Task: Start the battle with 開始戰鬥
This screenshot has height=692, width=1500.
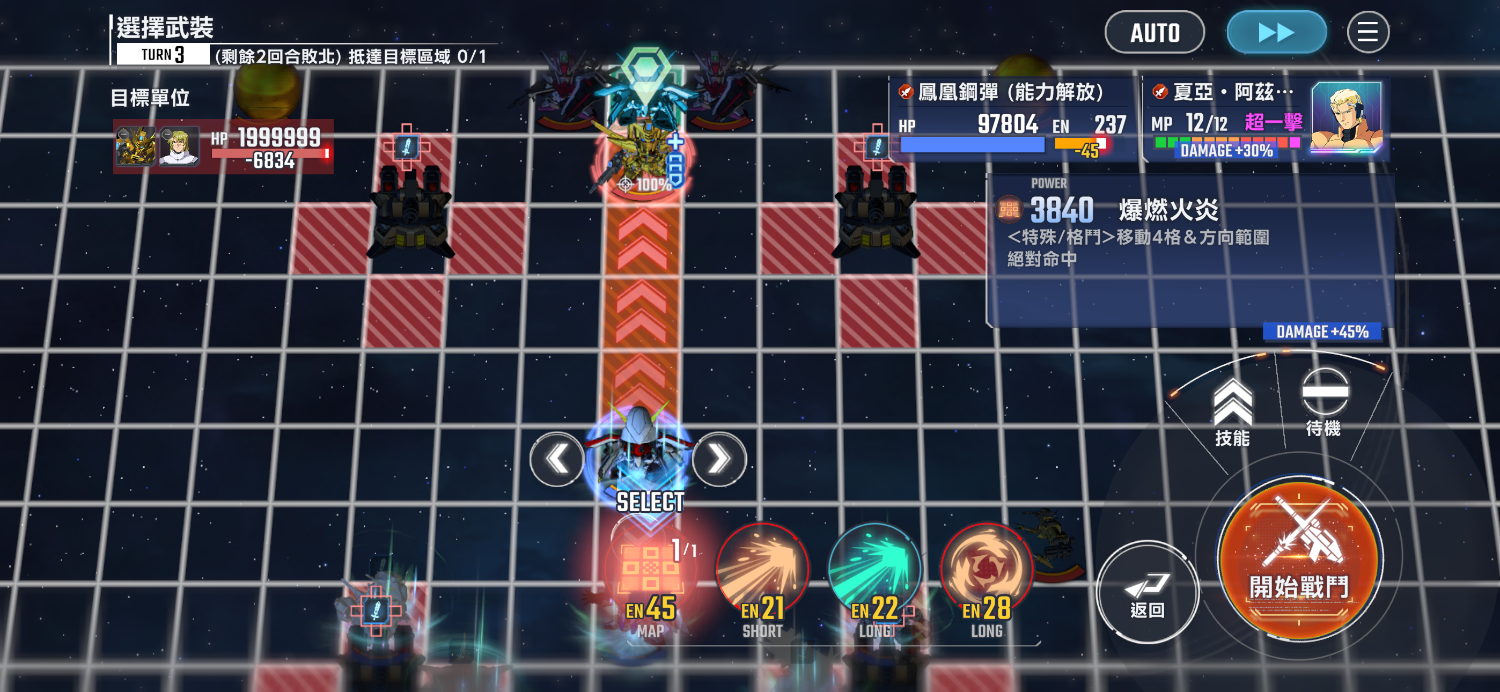Action: (x=1299, y=559)
